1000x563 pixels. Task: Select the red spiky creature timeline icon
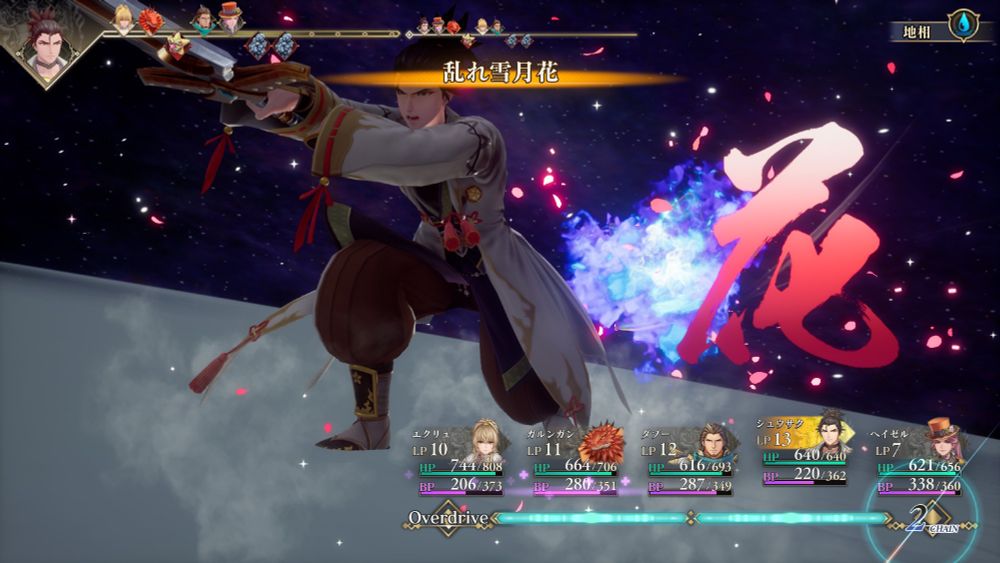point(150,20)
